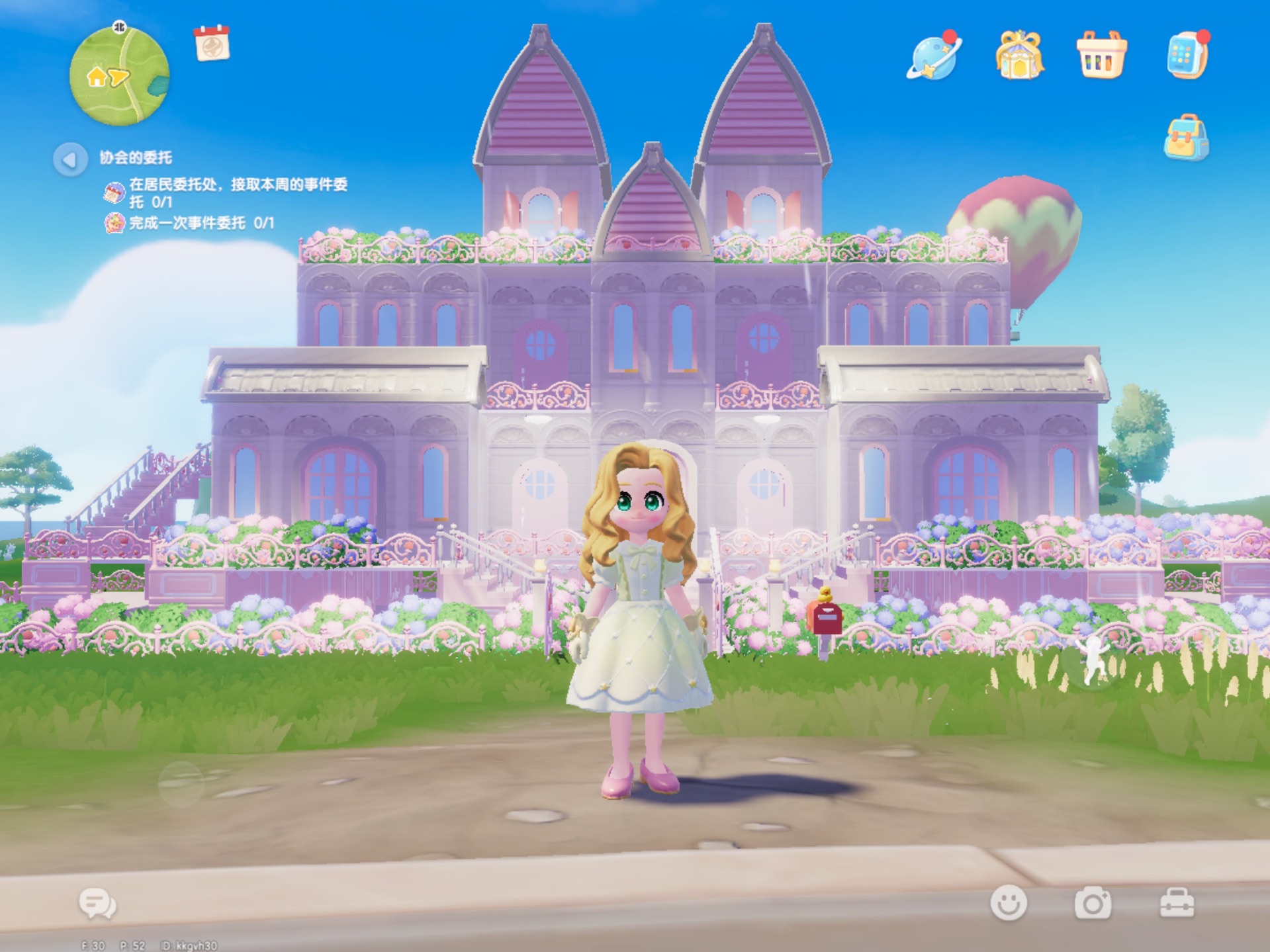Open the toolbox build menu
Viewport: 1270px width, 952px height.
(1177, 903)
